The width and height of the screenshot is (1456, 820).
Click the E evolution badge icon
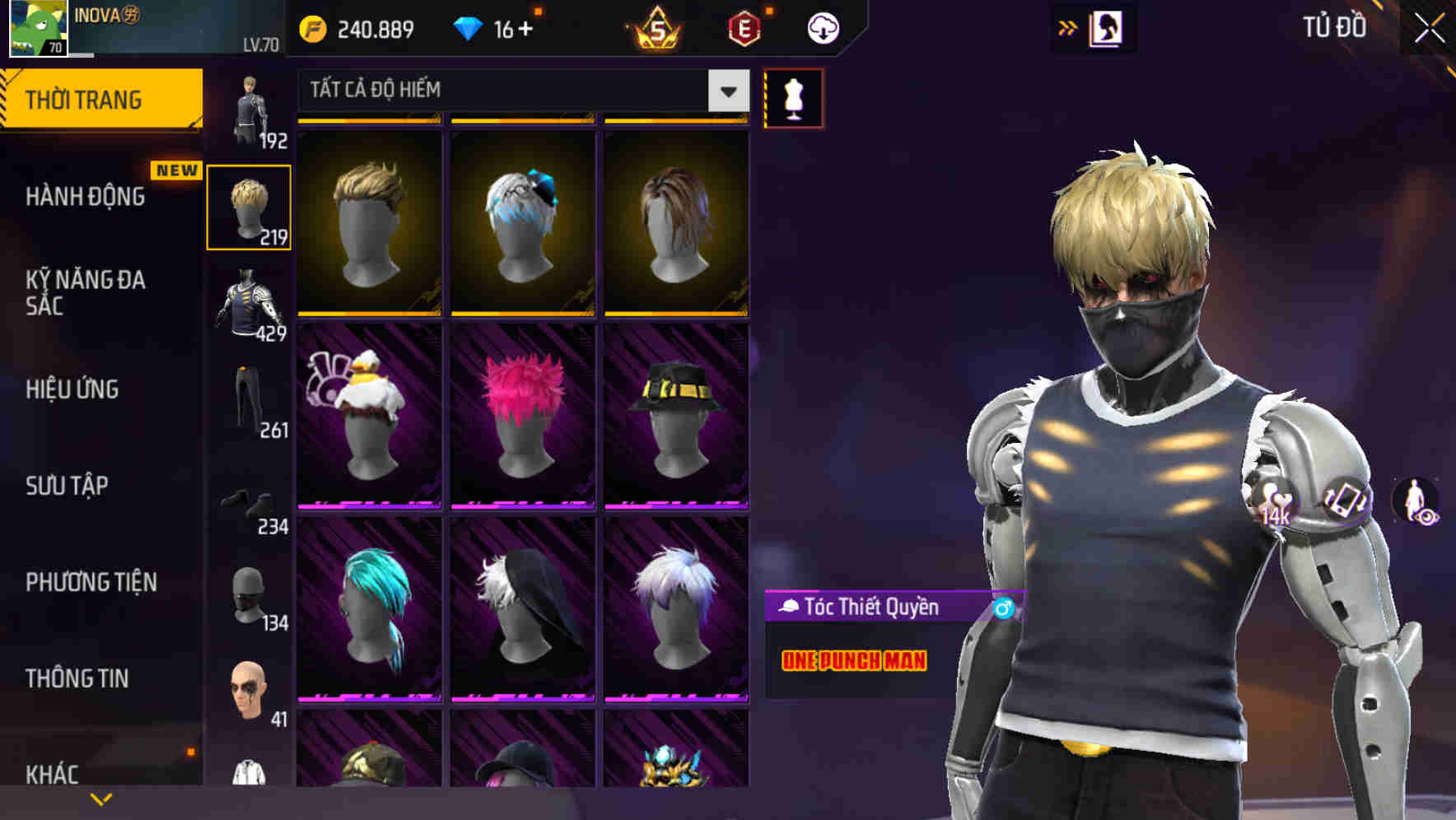(744, 27)
